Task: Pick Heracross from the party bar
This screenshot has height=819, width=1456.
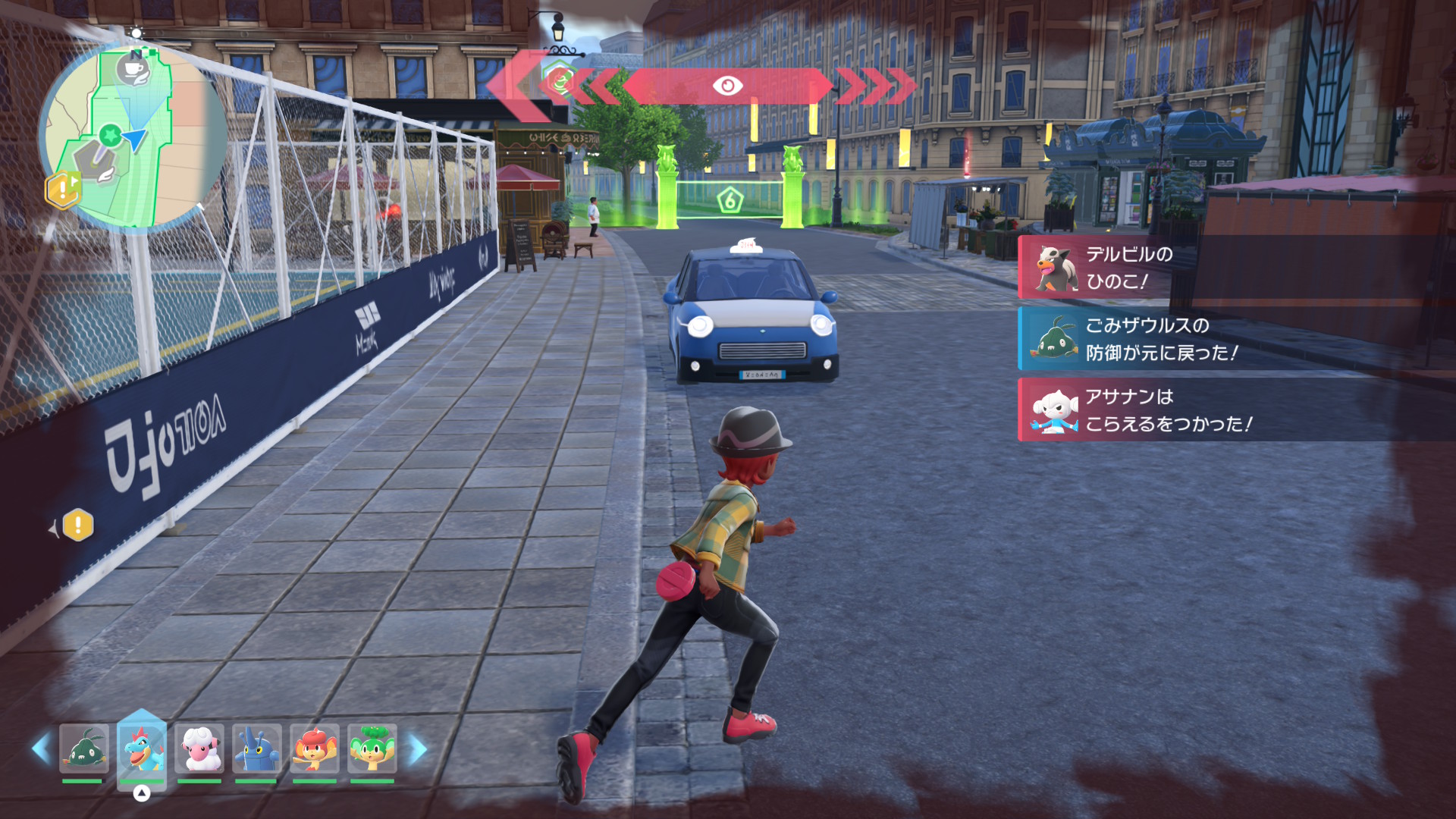Action: [257, 748]
